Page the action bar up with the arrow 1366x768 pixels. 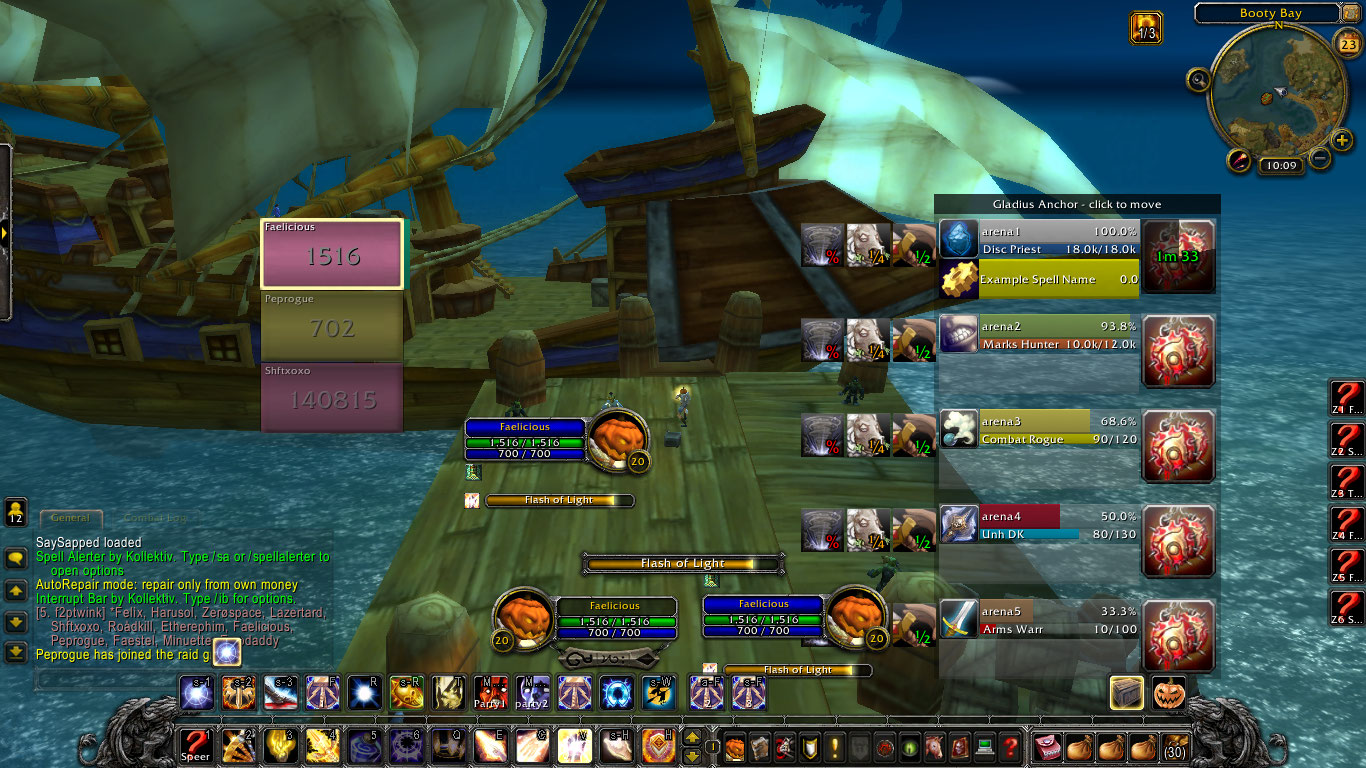(x=691, y=738)
